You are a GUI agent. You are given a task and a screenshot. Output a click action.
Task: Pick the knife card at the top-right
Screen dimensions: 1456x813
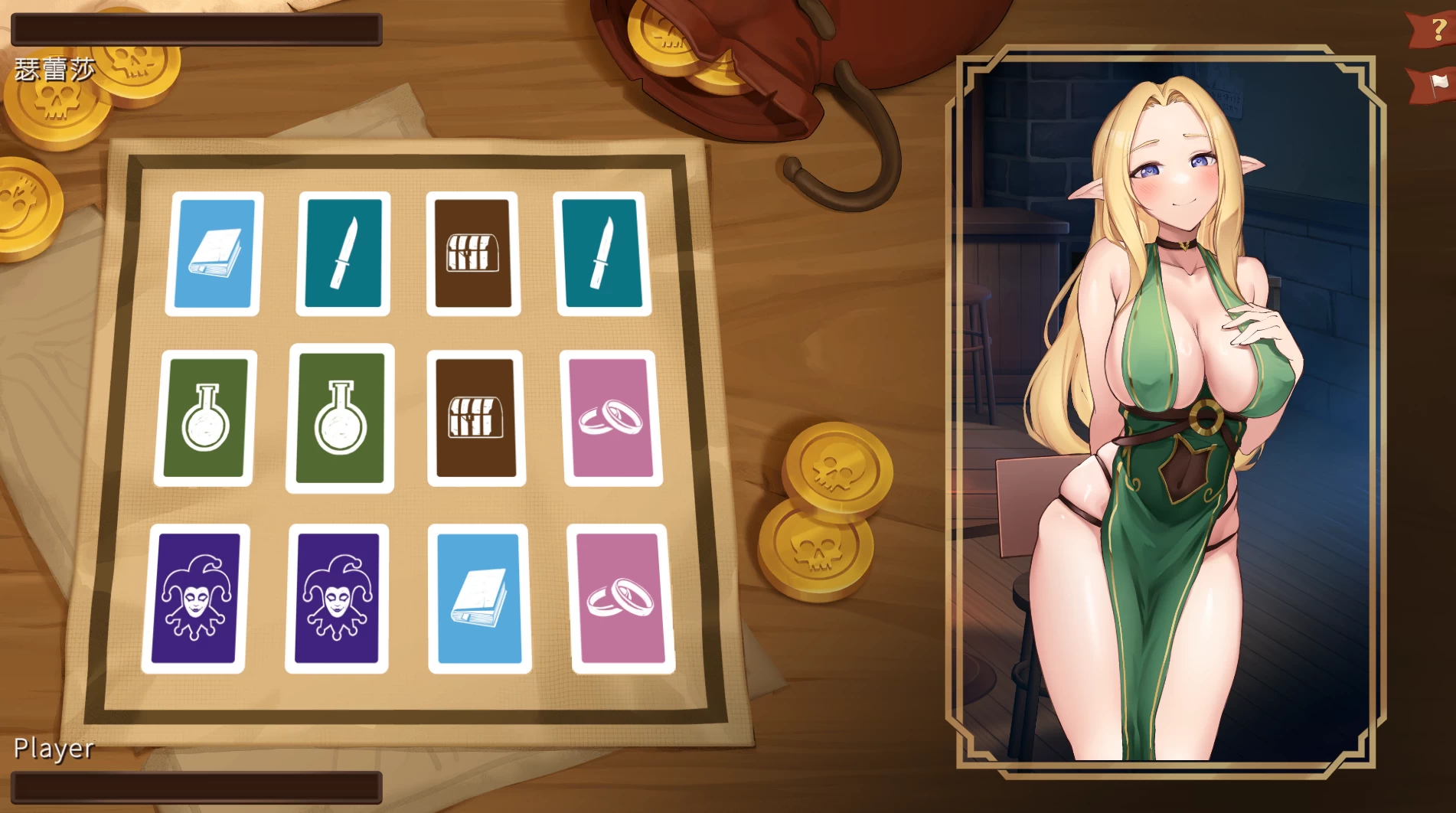click(x=603, y=253)
